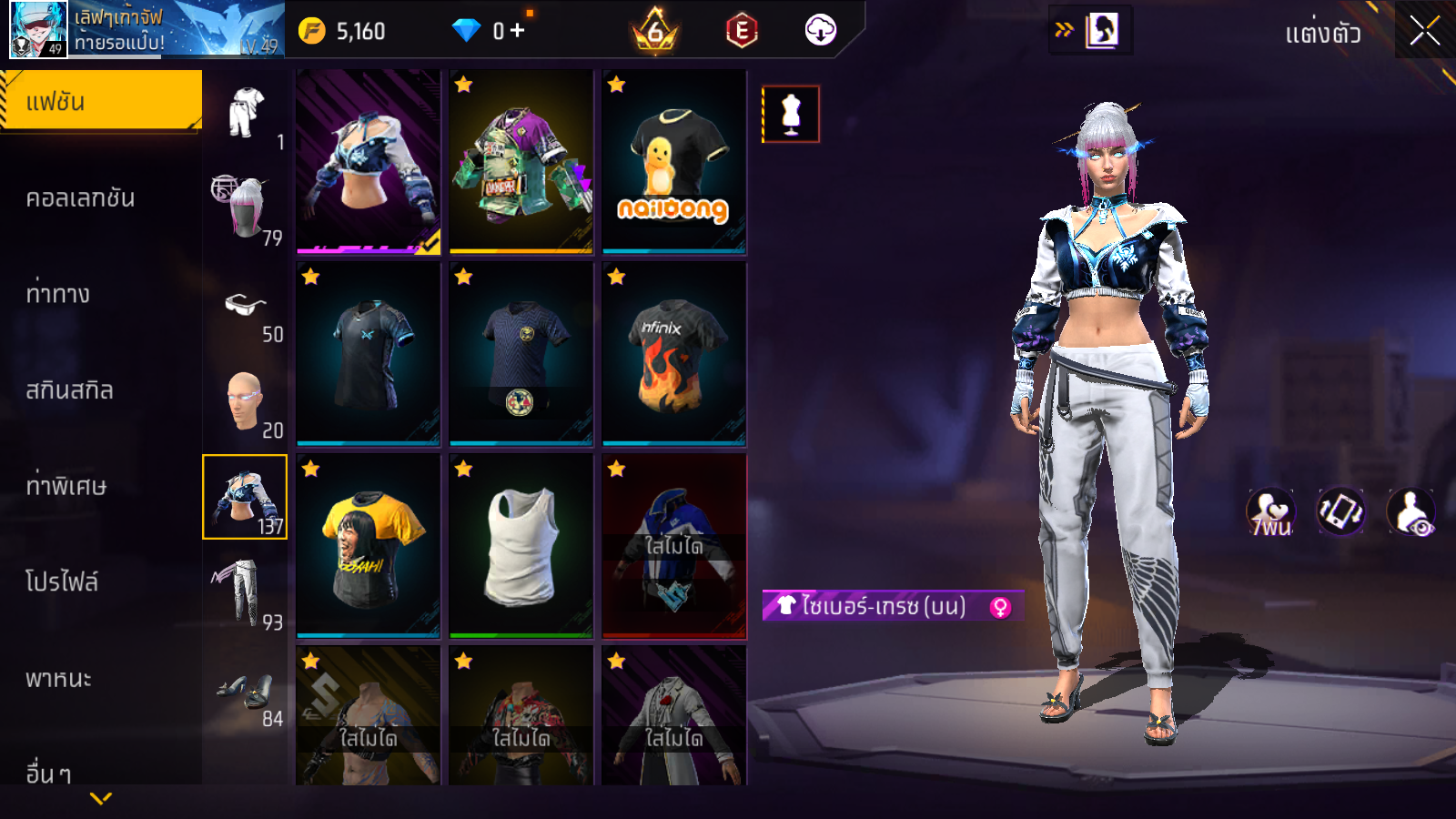
Task: Open the pants category with 93 items
Action: [x=245, y=593]
